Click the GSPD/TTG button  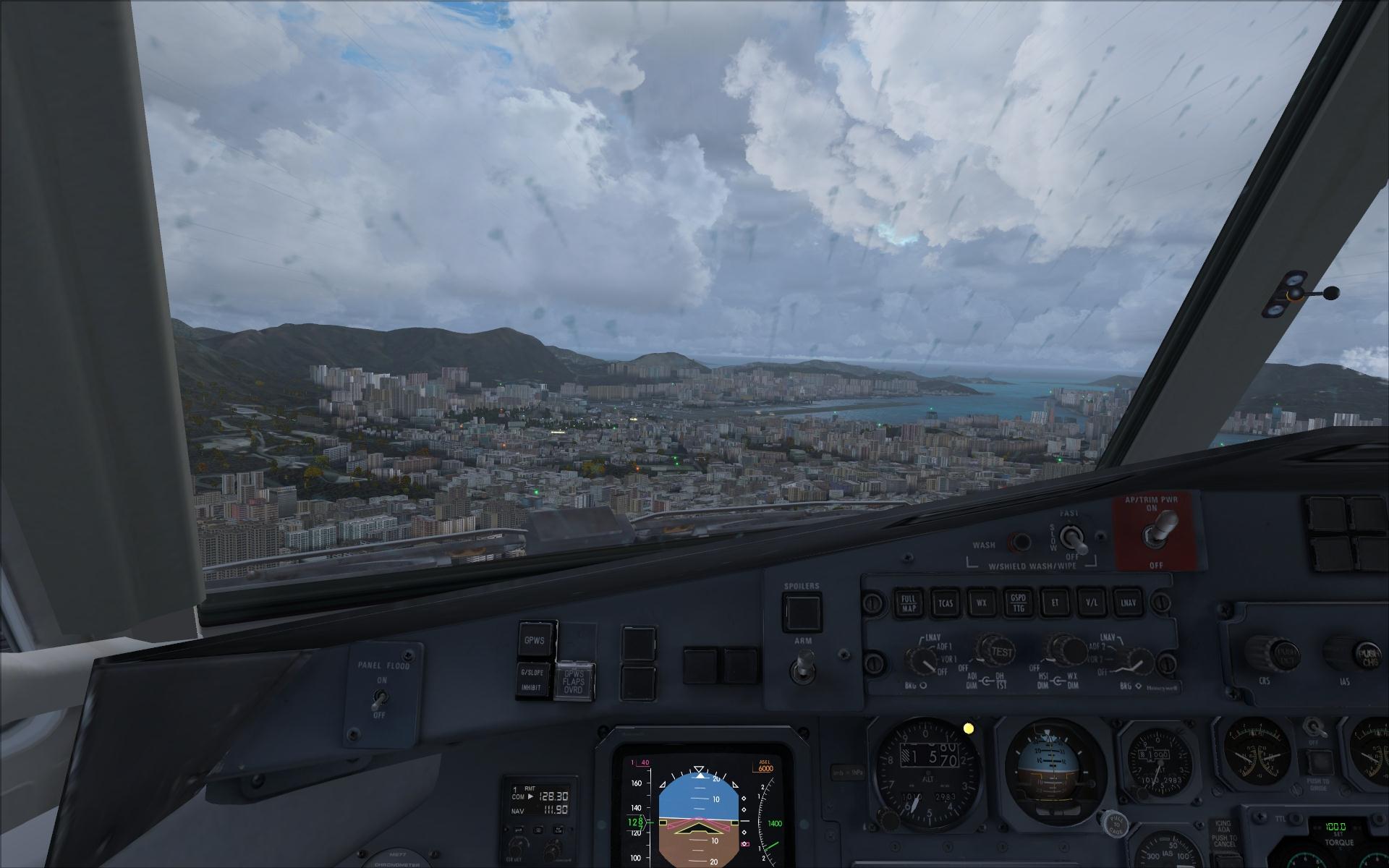(x=1017, y=603)
